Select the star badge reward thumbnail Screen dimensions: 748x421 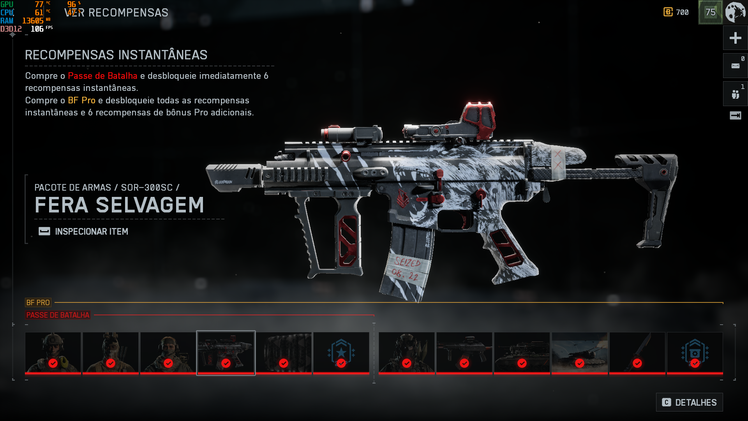[341, 353]
